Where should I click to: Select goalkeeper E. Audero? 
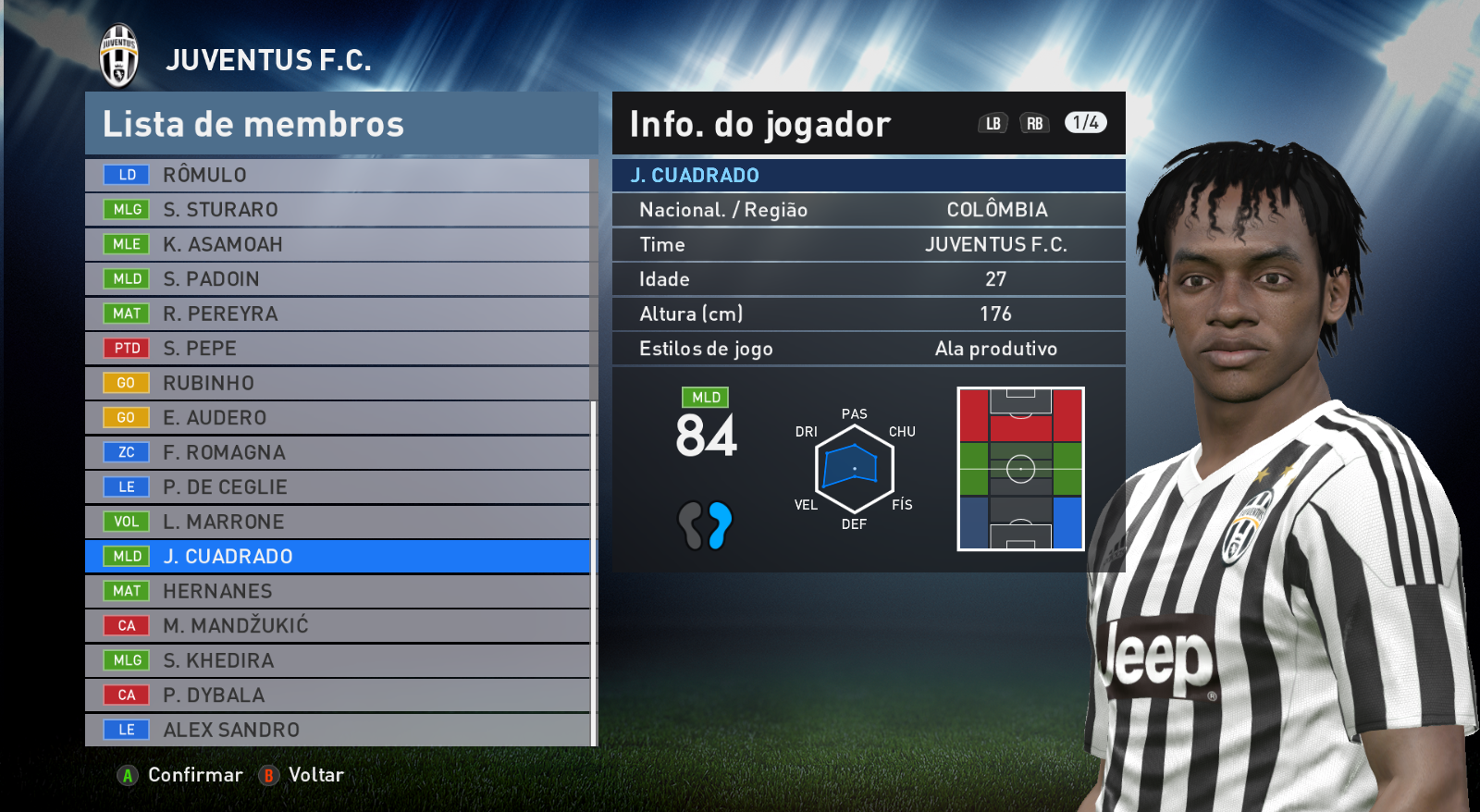pos(338,418)
